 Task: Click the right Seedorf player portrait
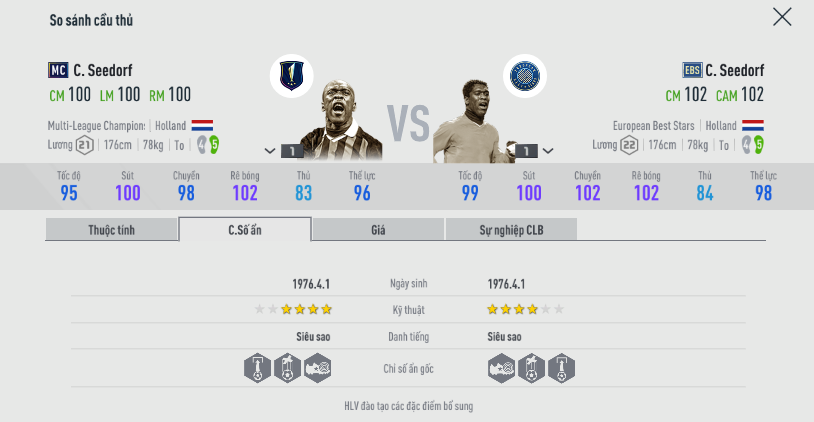(x=472, y=120)
